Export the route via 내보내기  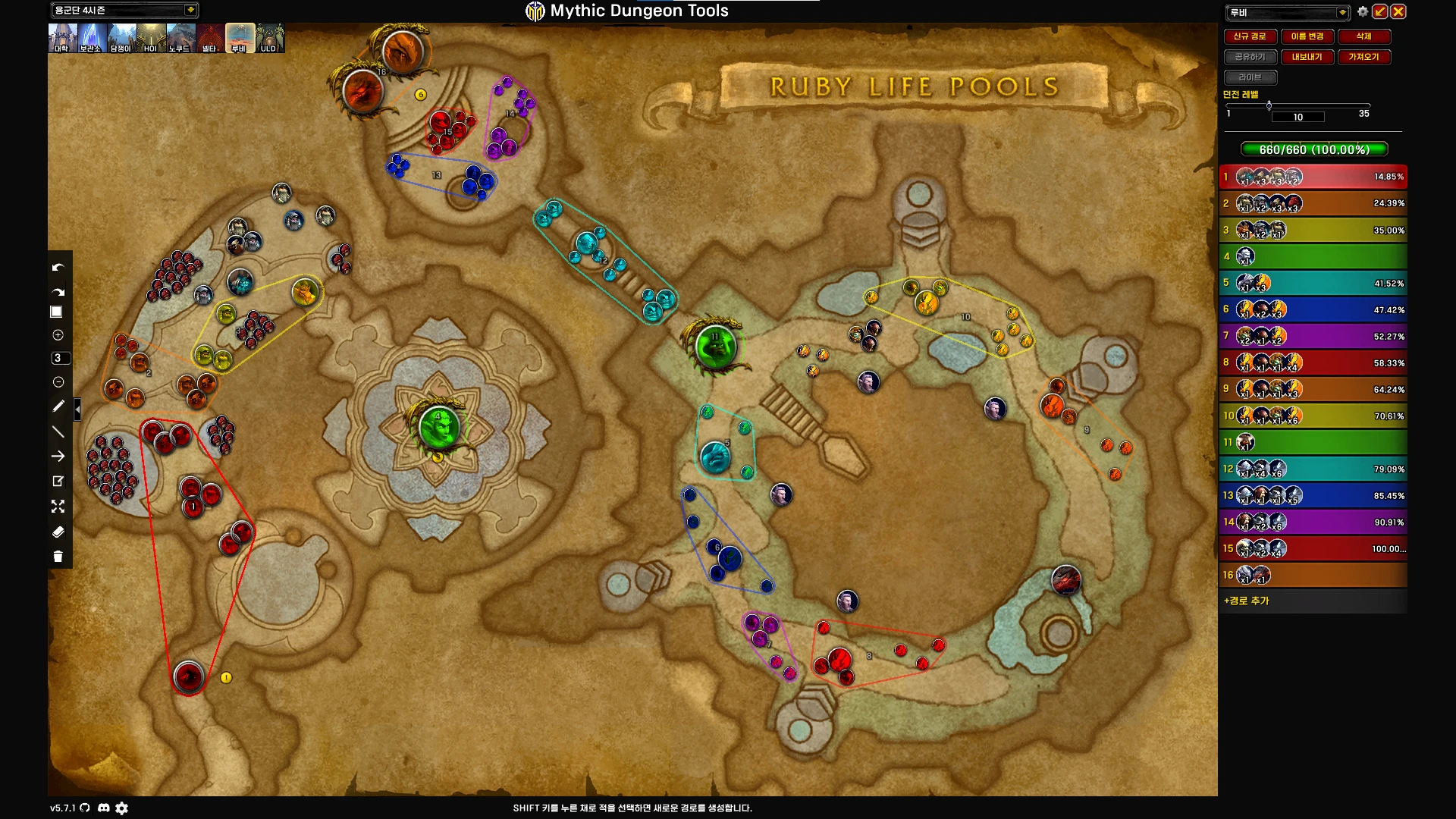tap(1307, 57)
